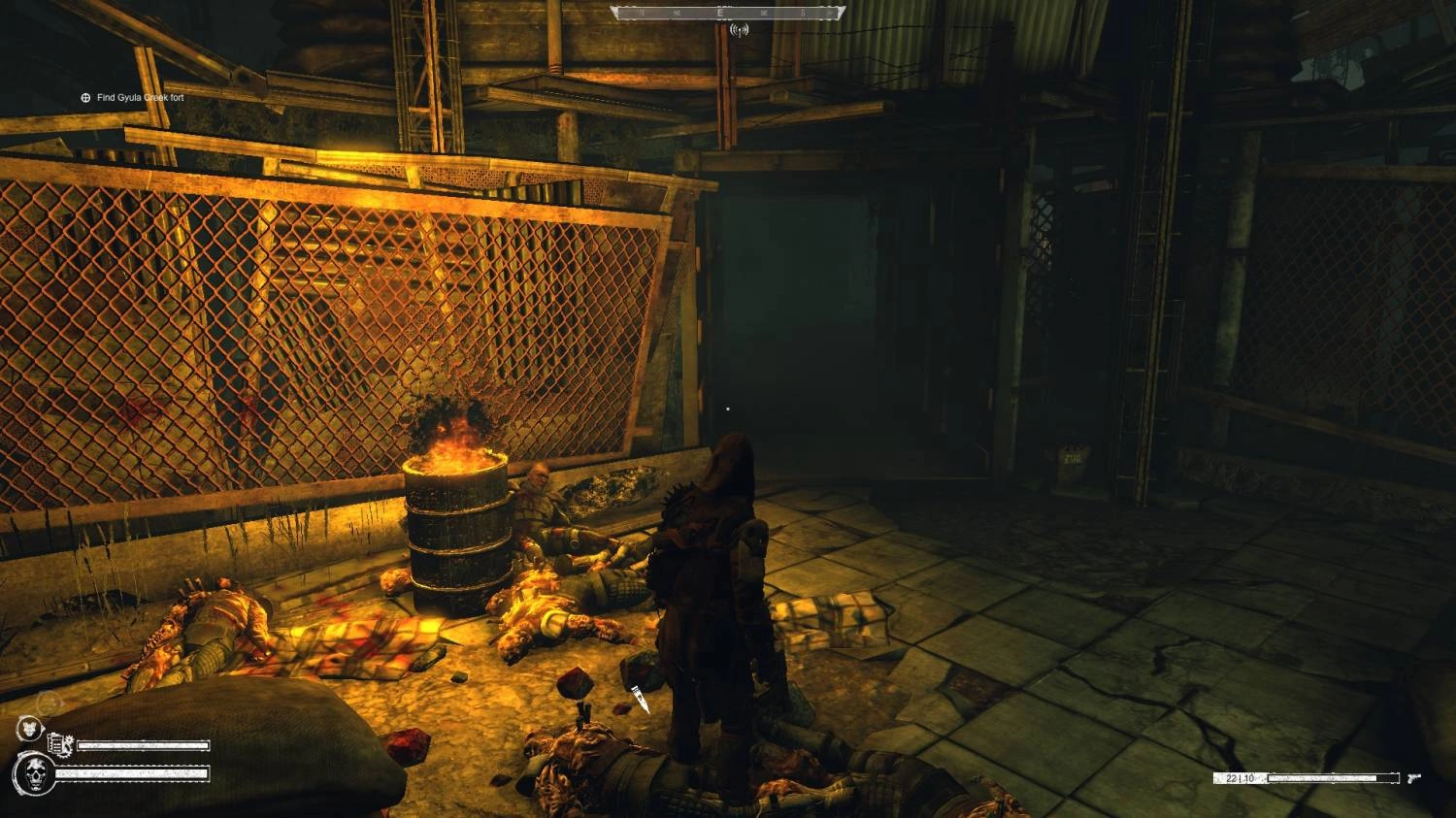This screenshot has height=818, width=1456.
Task: Select the Find Gyula Creek fort objective
Action: tap(139, 98)
